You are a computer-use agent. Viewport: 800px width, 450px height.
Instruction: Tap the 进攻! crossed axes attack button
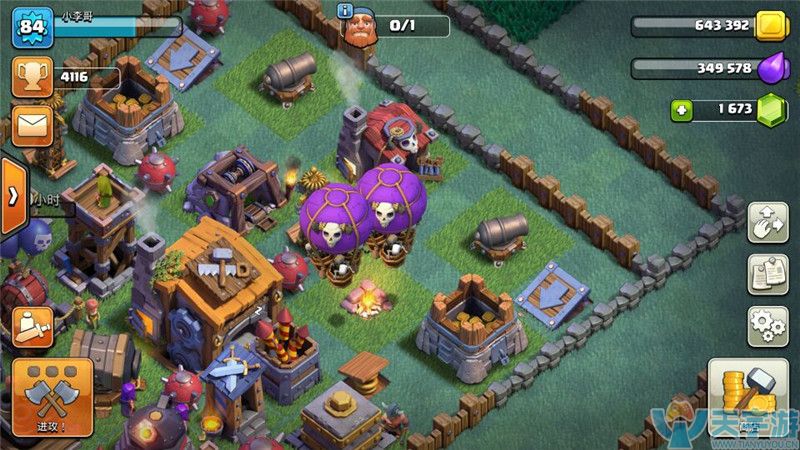[x=53, y=395]
